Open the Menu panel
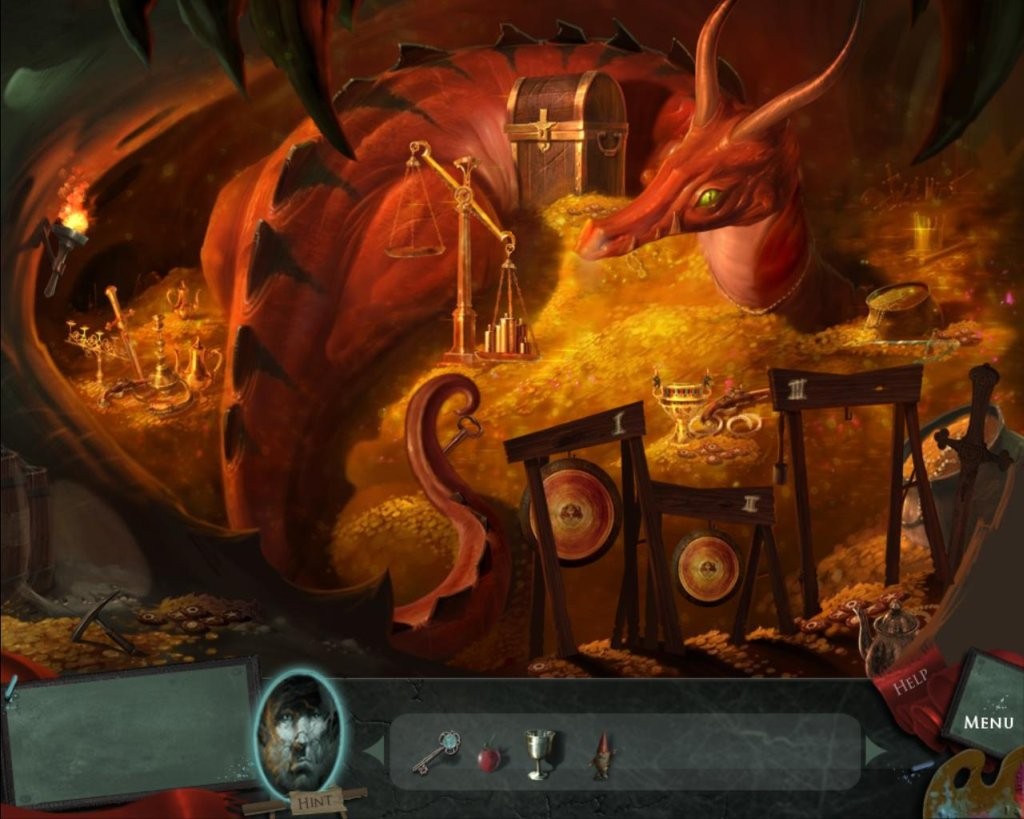The image size is (1024, 819). tap(987, 720)
